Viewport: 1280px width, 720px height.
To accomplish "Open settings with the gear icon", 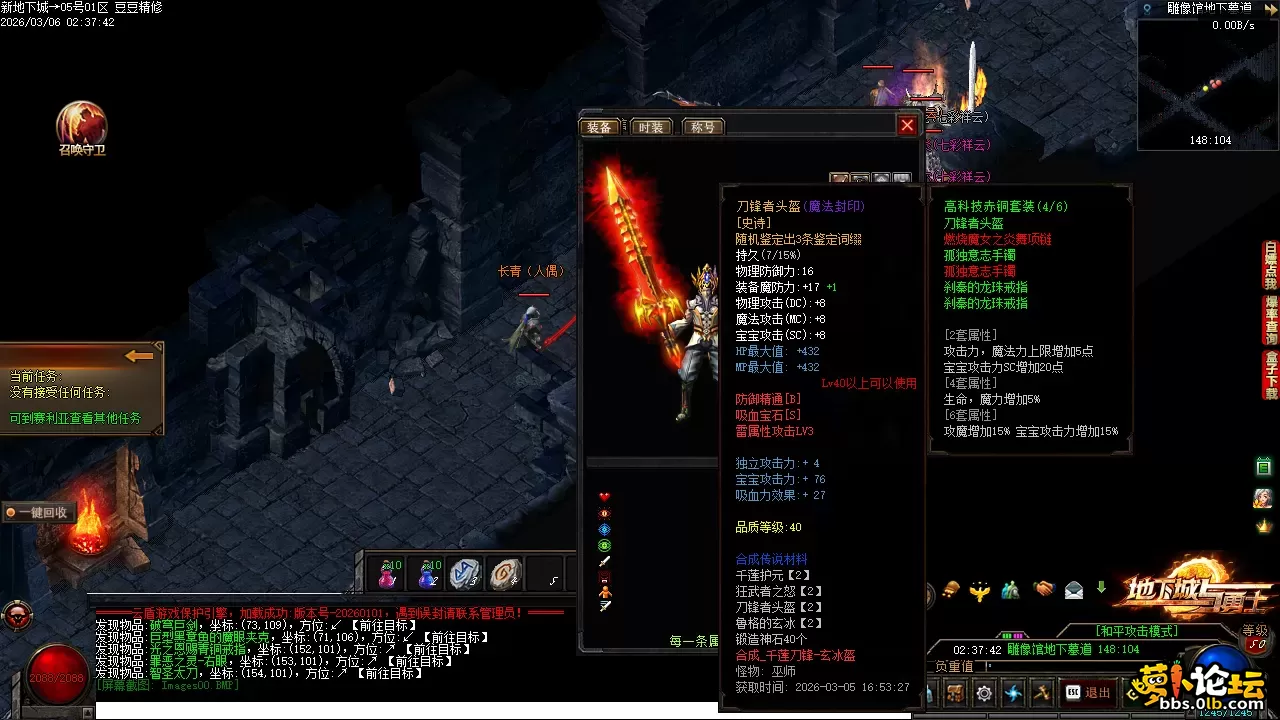I will pos(985,692).
